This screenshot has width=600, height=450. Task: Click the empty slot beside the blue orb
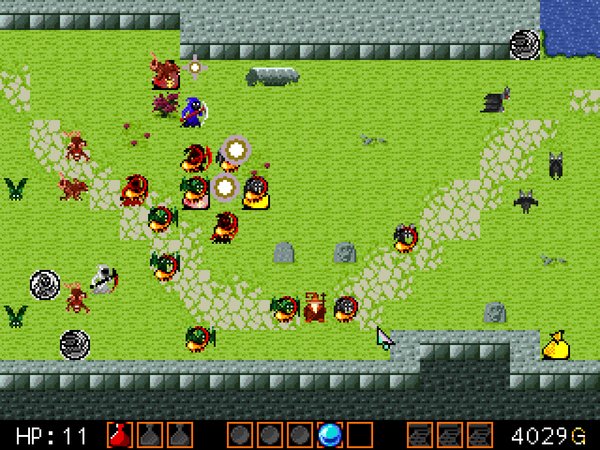[x=360, y=435]
